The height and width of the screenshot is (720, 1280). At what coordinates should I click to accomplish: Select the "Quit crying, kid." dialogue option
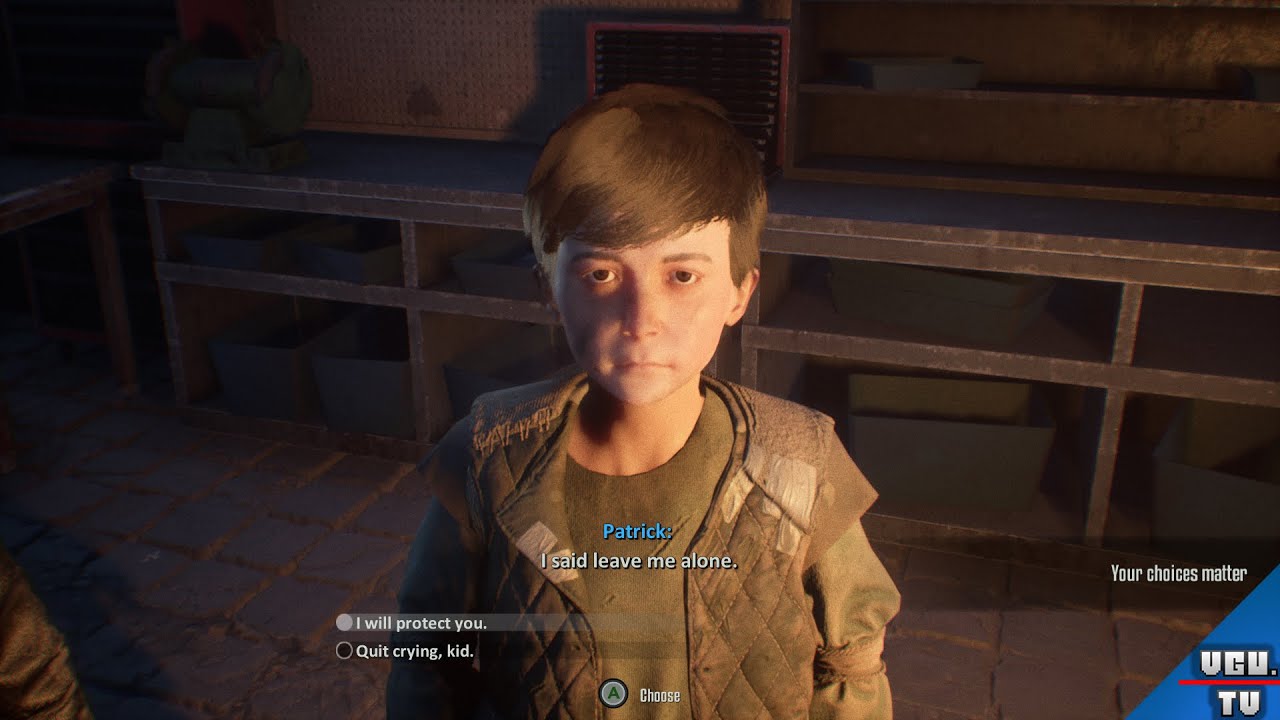click(414, 651)
